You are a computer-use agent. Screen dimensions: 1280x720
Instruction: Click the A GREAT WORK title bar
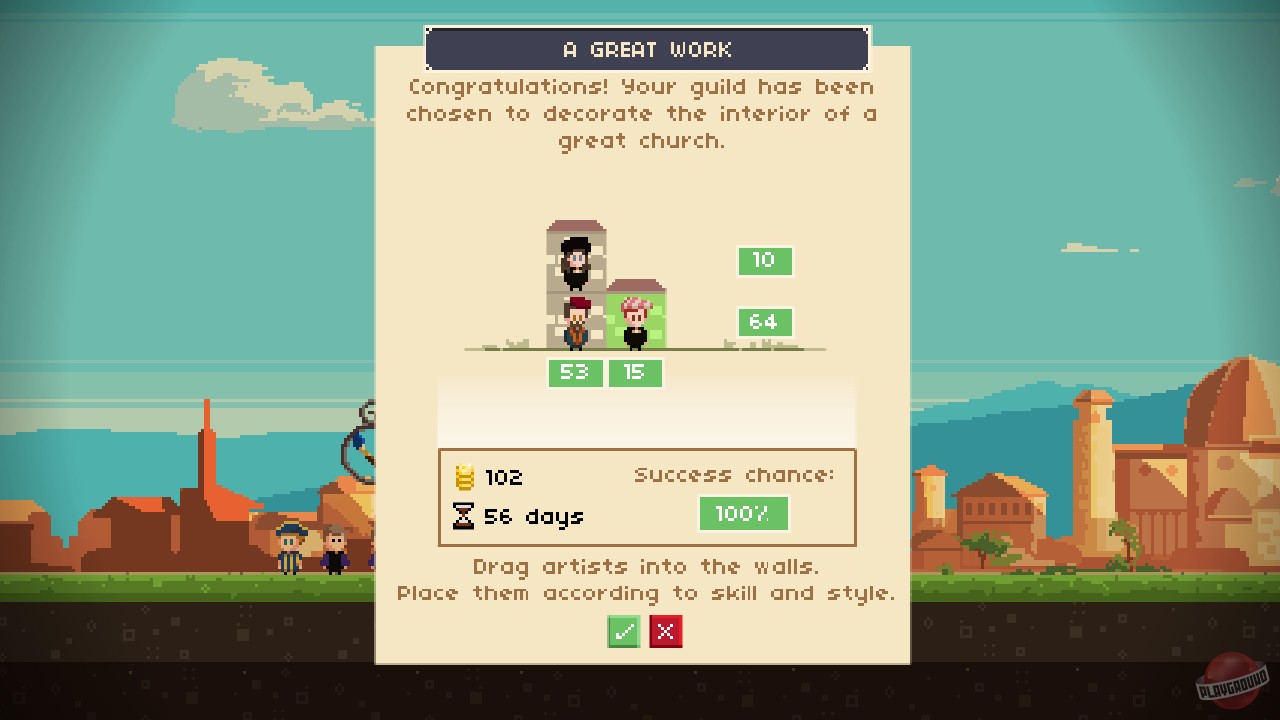click(647, 48)
